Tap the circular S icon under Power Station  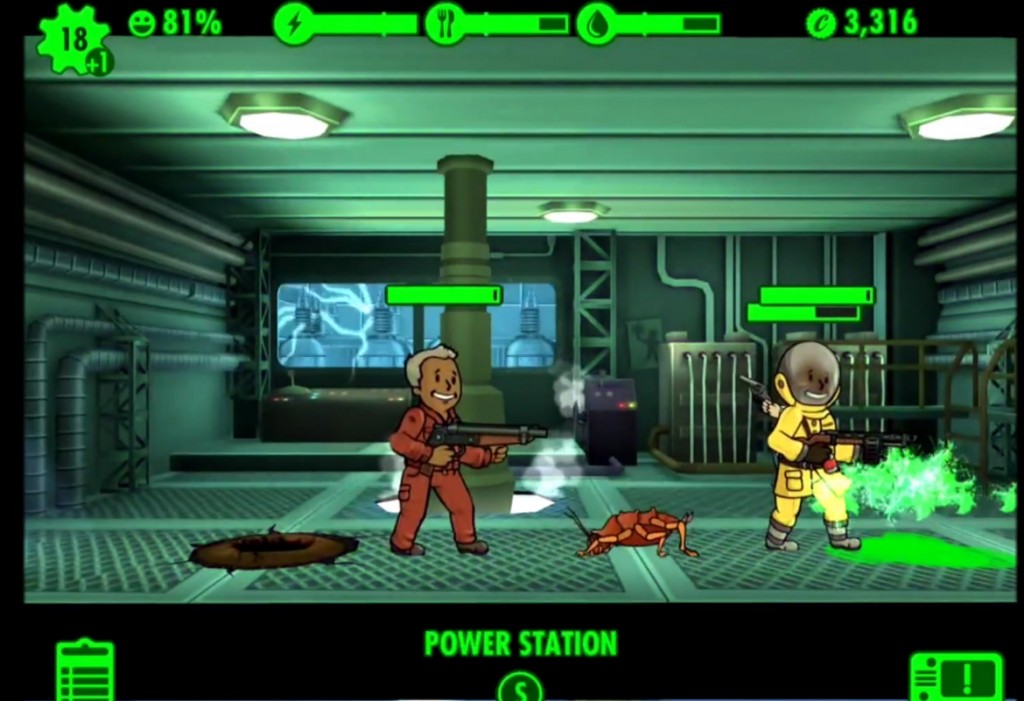click(520, 688)
